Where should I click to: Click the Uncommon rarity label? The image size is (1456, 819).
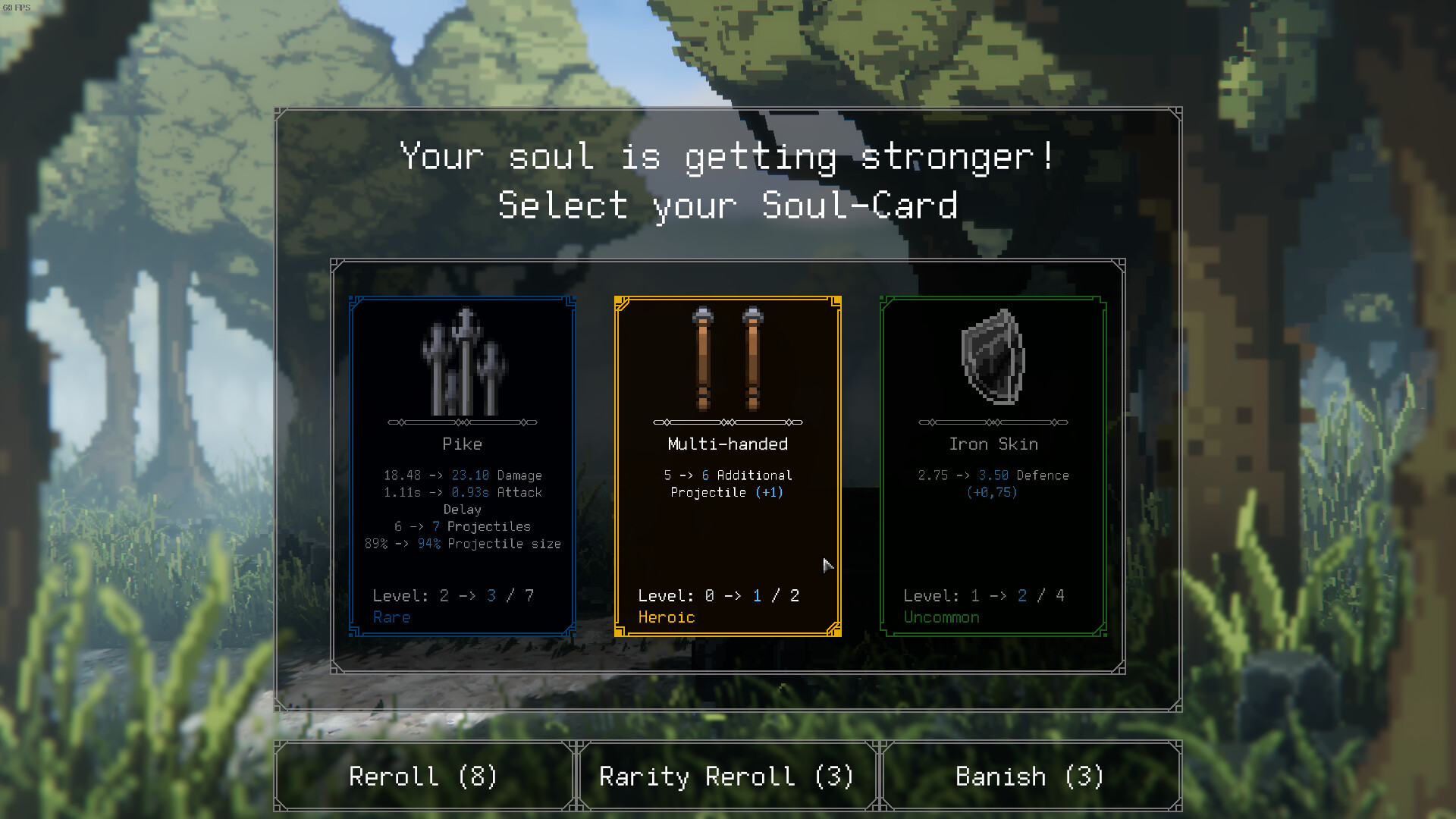pyautogui.click(x=941, y=617)
